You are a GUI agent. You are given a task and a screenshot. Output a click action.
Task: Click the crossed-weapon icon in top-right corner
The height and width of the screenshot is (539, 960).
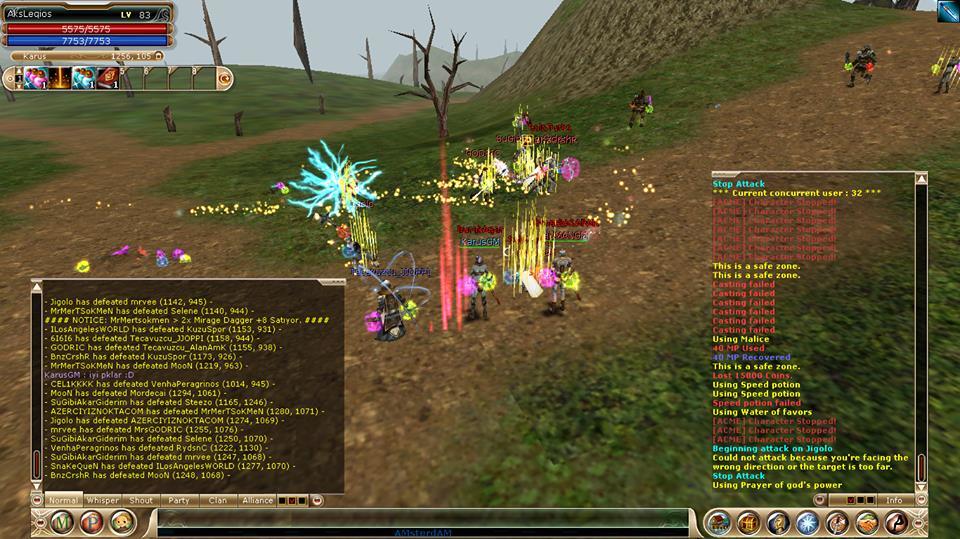946,10
